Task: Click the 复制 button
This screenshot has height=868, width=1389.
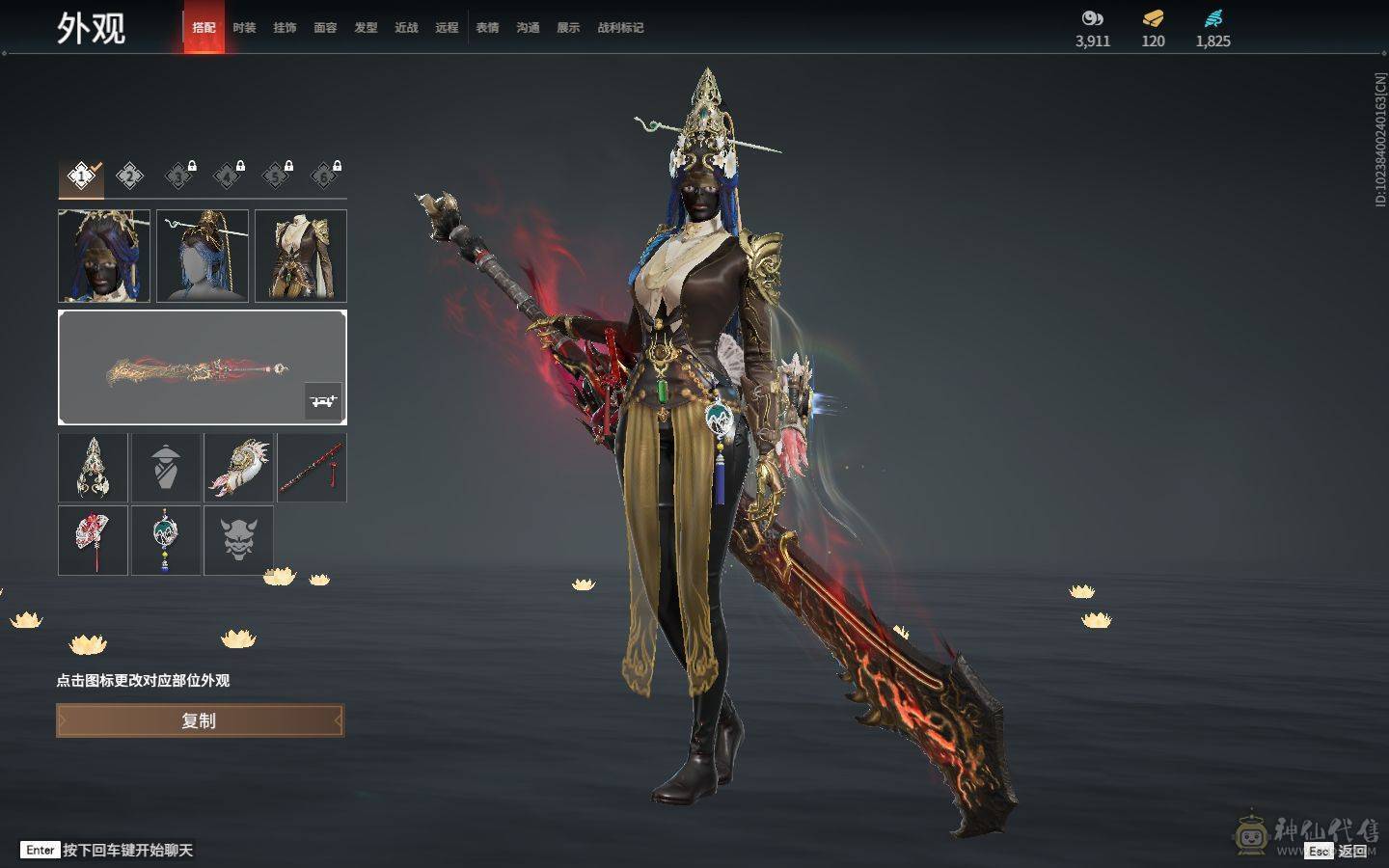Action: [200, 720]
